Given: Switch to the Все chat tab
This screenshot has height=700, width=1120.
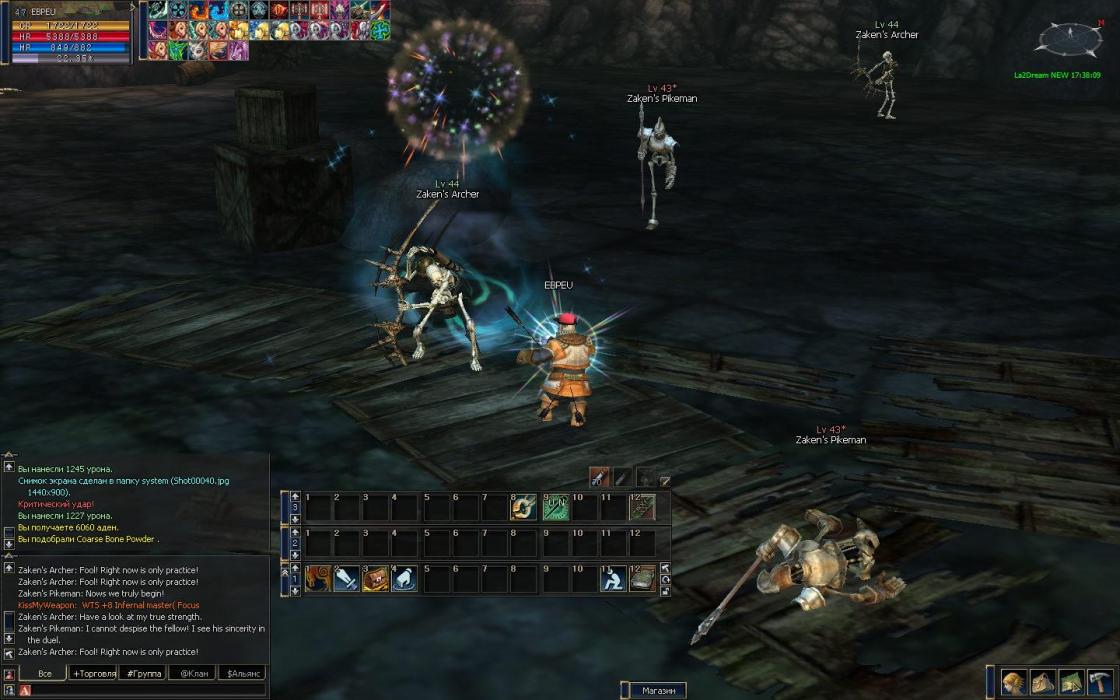Looking at the screenshot, I should 44,673.
